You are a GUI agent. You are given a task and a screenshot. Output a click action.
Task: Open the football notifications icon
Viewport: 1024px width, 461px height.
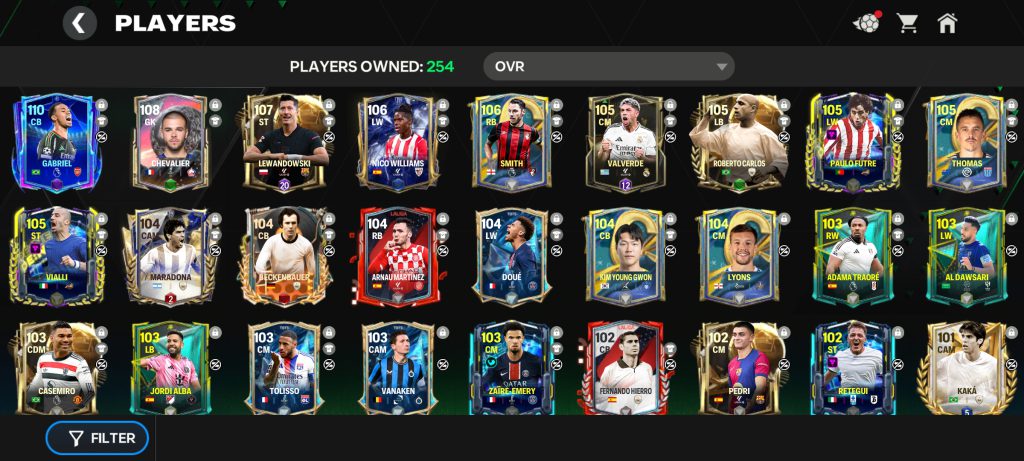pos(866,23)
